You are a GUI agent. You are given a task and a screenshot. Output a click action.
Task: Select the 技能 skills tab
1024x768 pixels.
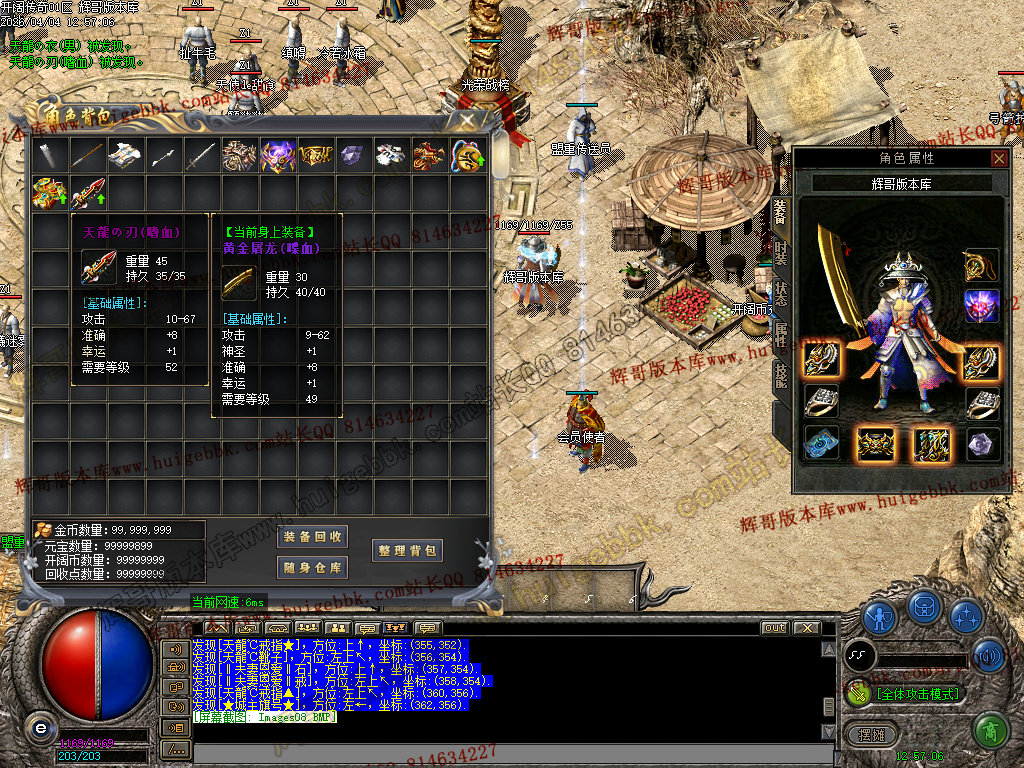click(781, 374)
